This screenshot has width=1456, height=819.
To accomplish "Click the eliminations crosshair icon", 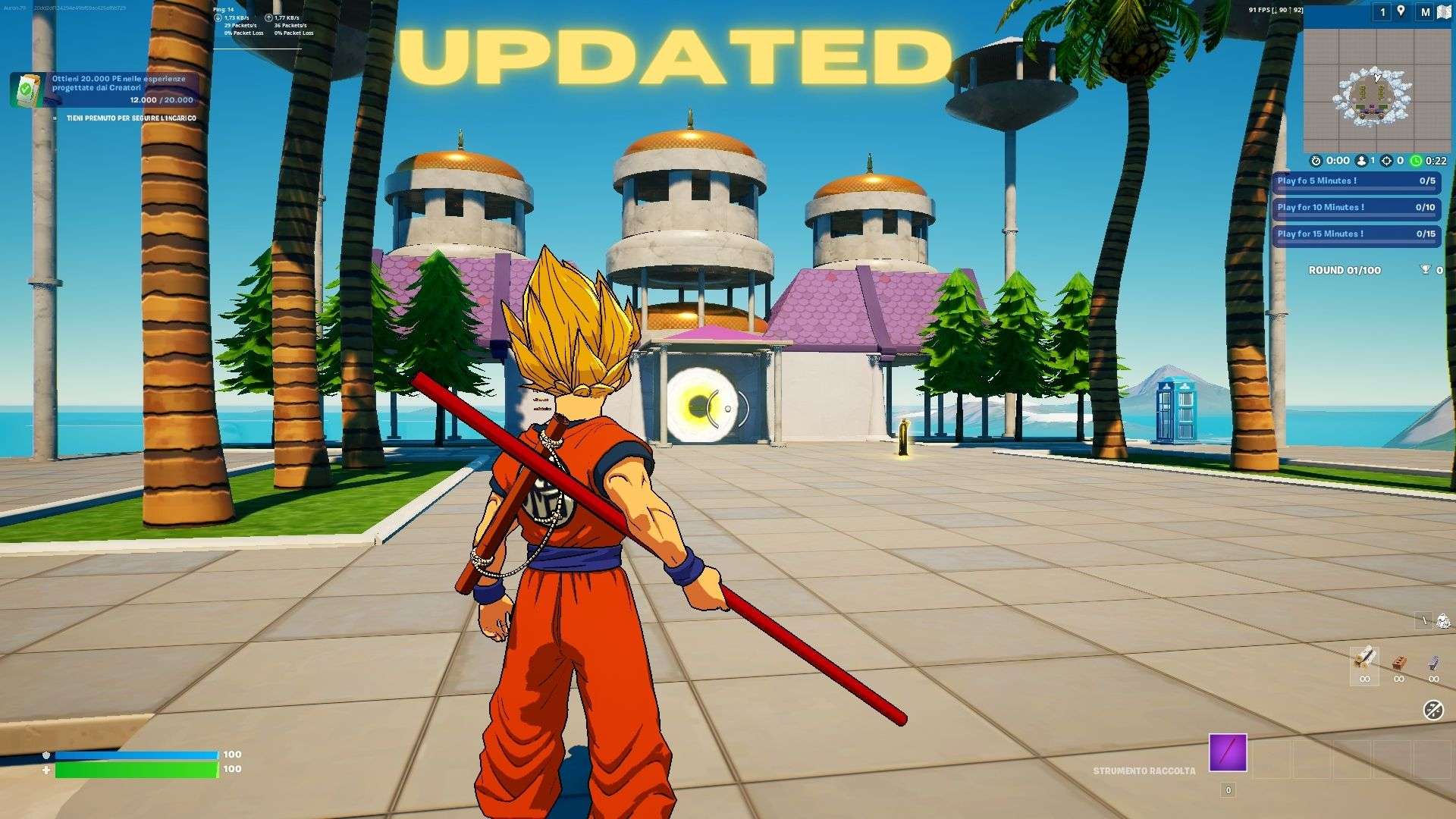I will [1386, 161].
